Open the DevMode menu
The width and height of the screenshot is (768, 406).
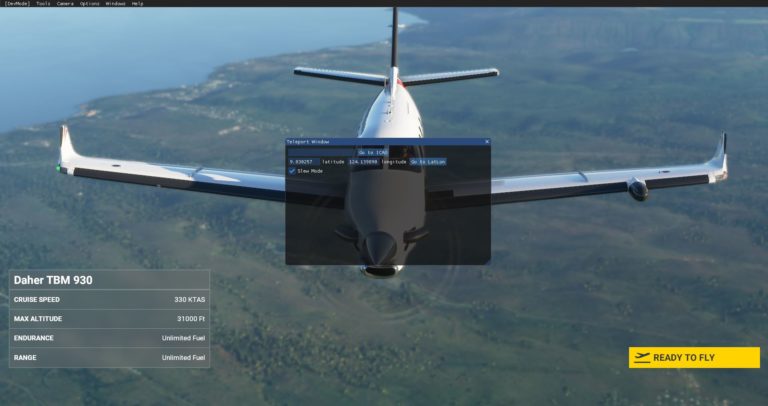click(x=16, y=4)
